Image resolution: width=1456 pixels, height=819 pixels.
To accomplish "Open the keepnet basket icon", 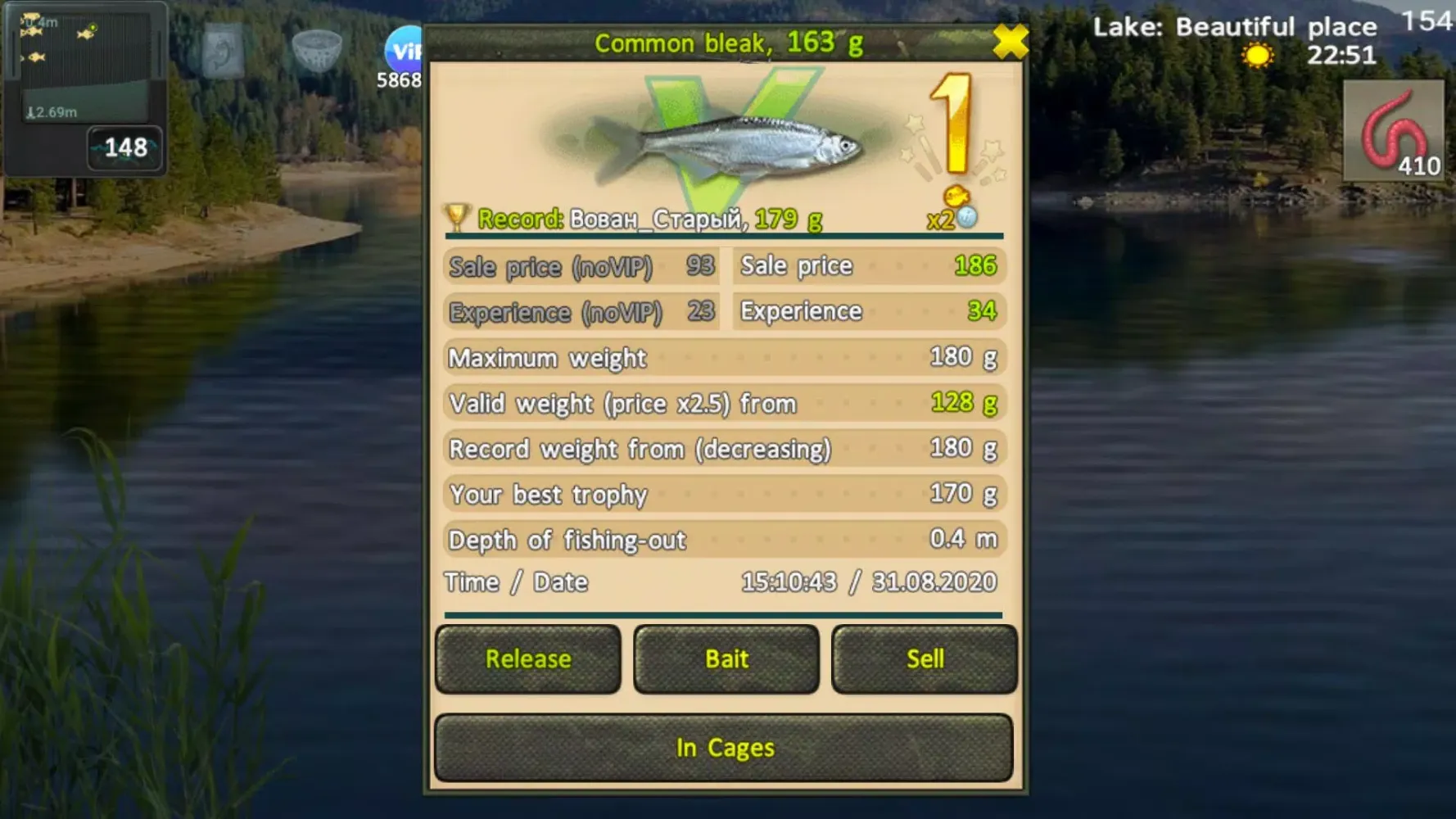I will click(319, 51).
